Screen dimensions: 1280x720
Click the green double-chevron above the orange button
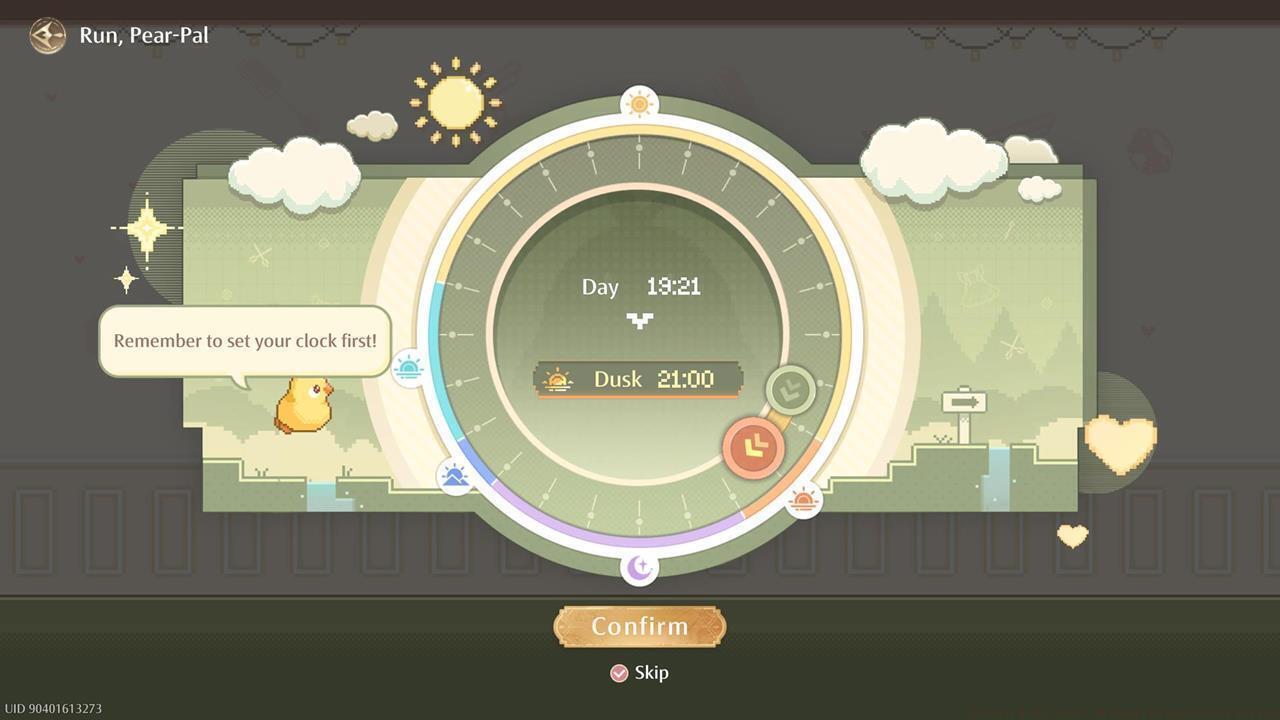(x=788, y=391)
